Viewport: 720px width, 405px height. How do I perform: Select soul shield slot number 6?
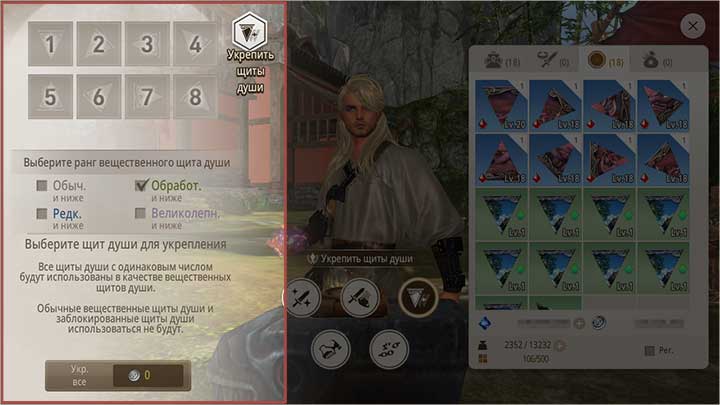click(x=98, y=97)
